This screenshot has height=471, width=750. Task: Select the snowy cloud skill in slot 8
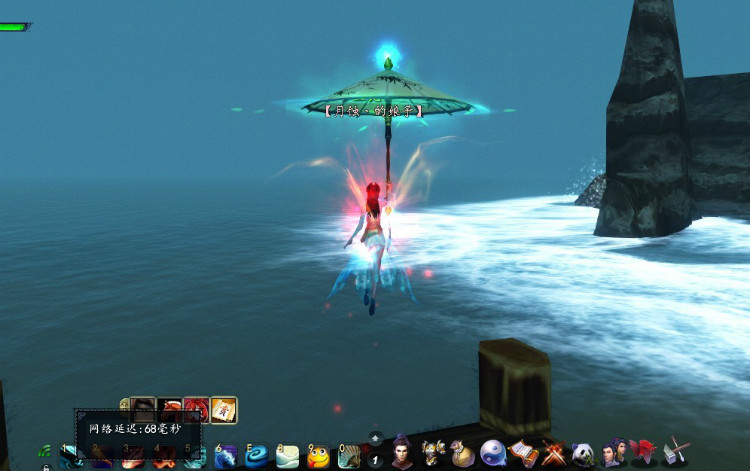(x=288, y=457)
